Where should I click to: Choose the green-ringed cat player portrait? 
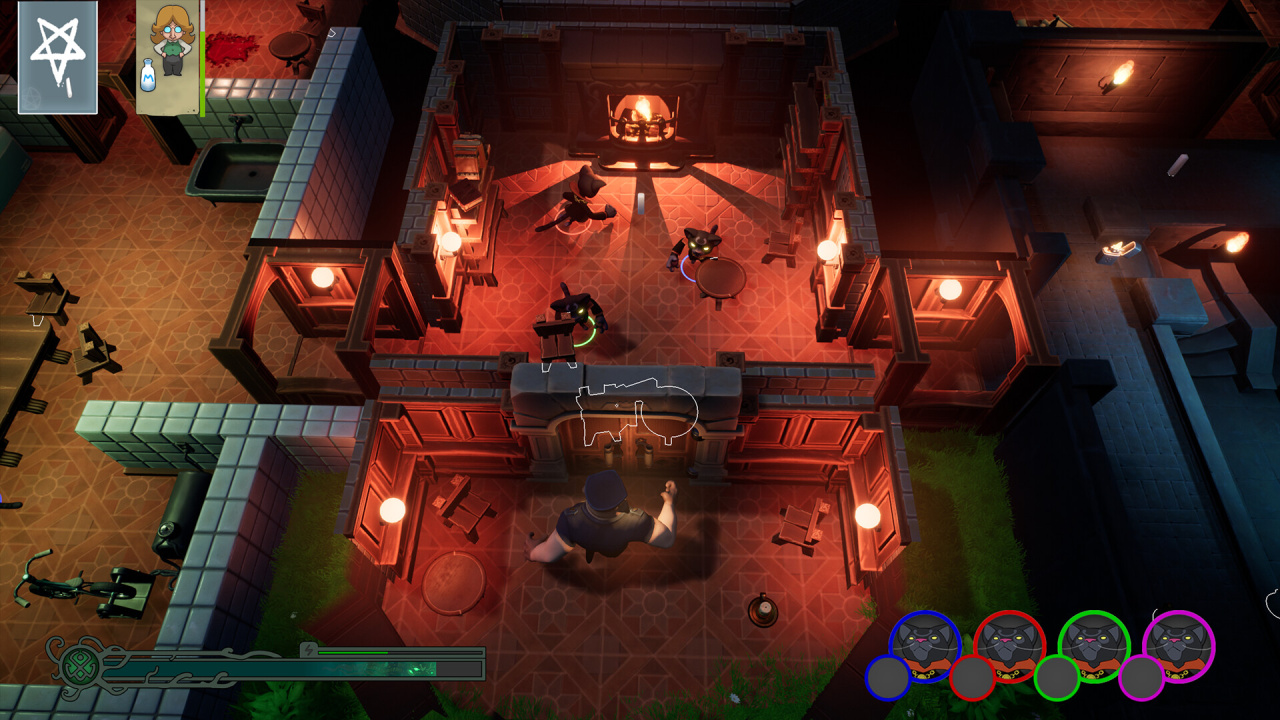(1094, 645)
